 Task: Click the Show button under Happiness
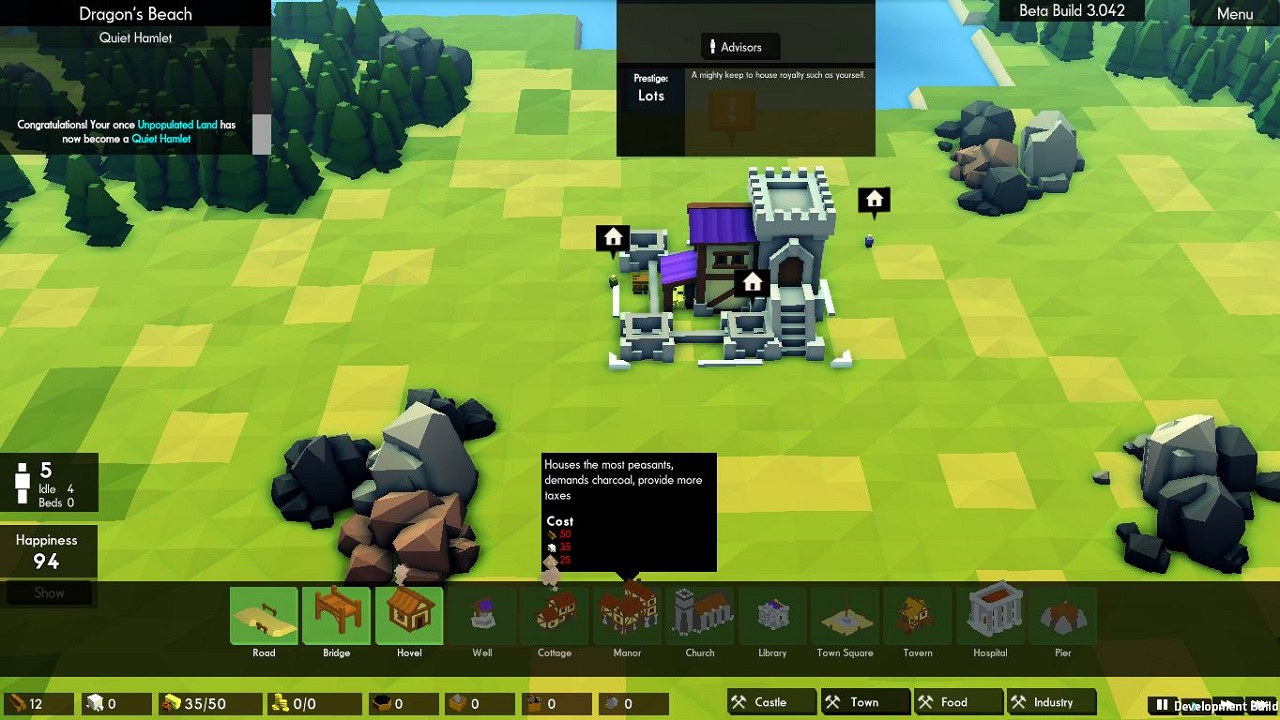(49, 593)
